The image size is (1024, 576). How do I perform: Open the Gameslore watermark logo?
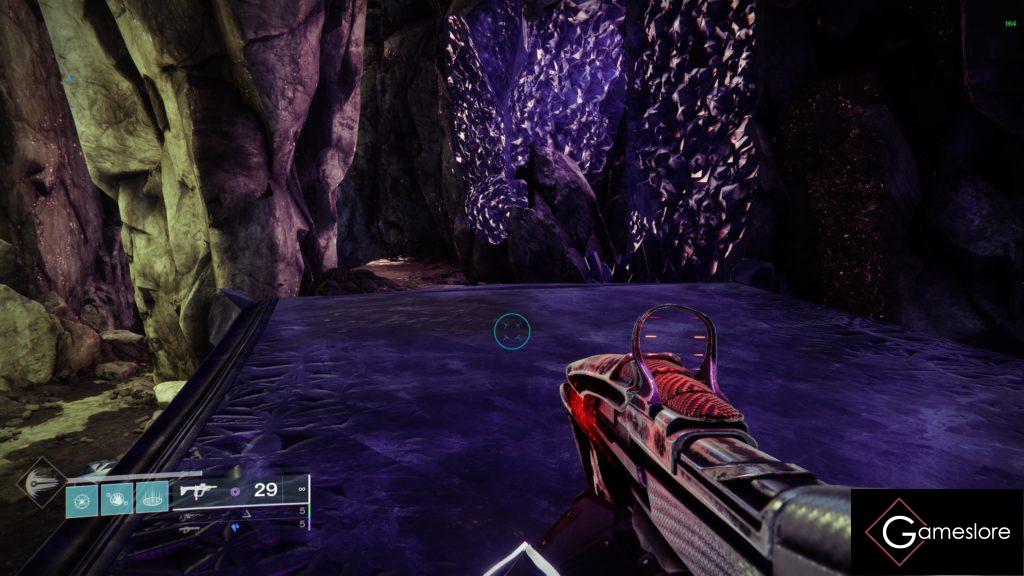point(937,532)
